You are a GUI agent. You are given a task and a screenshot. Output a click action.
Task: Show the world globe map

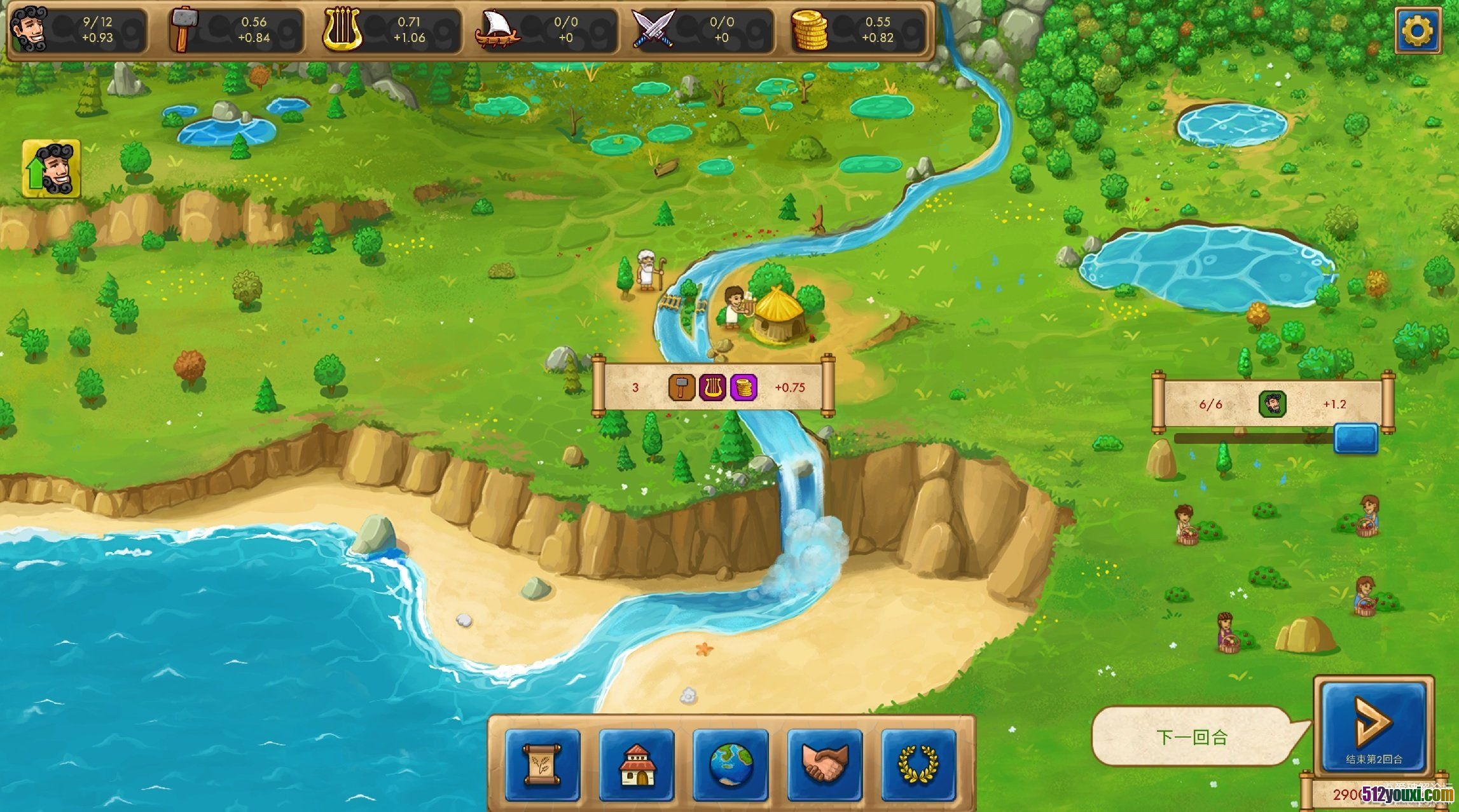point(731,764)
